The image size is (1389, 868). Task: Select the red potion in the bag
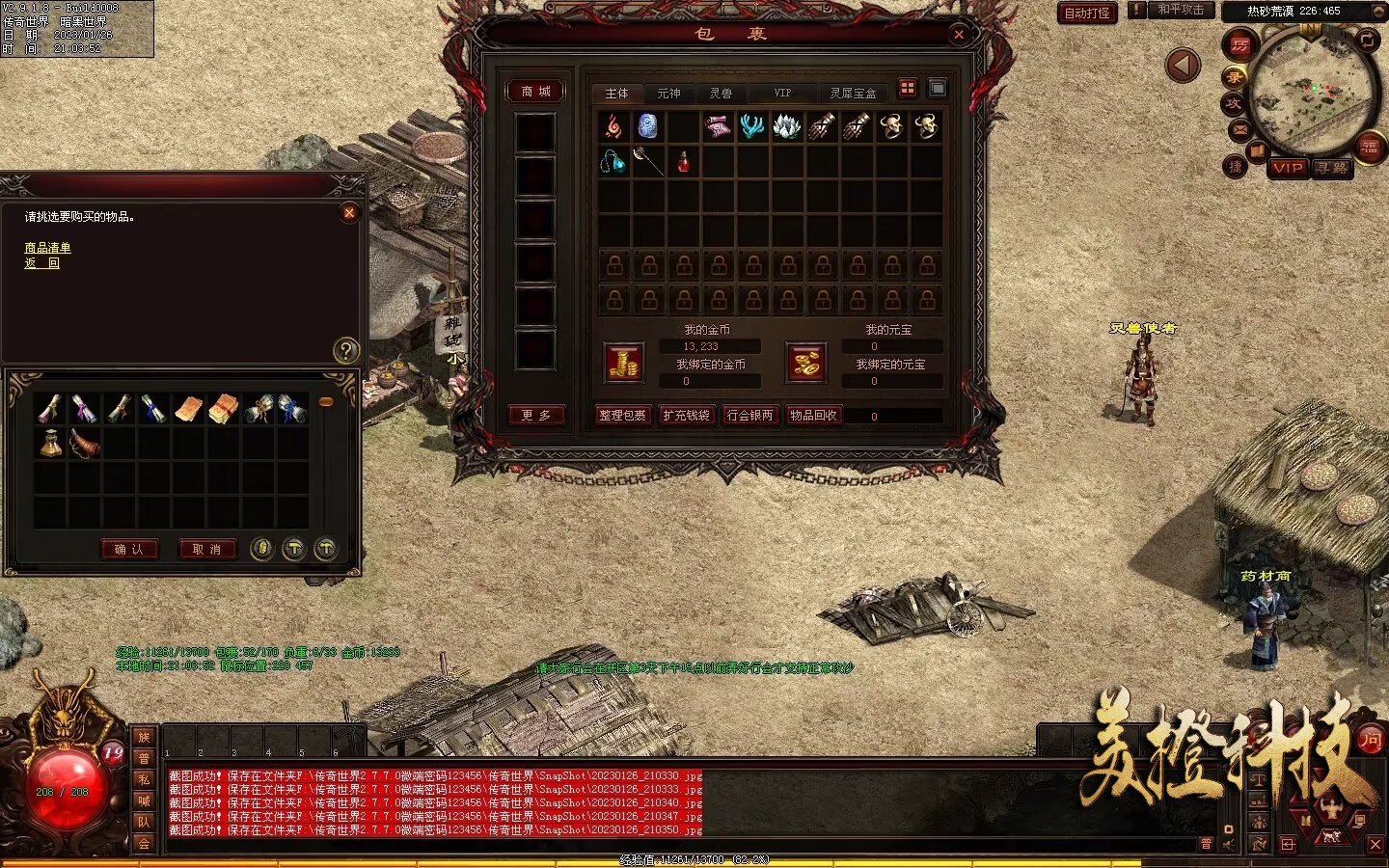pos(683,161)
